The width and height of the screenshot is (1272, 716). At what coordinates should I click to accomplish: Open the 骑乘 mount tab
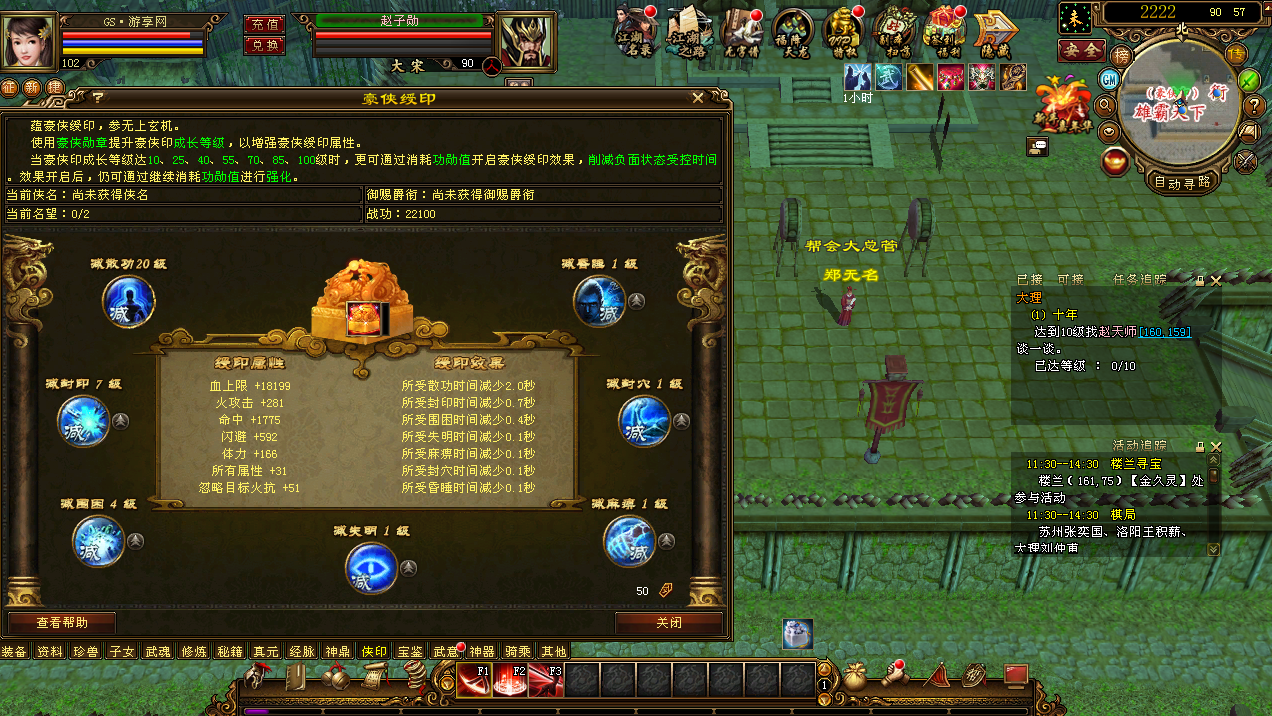point(517,652)
